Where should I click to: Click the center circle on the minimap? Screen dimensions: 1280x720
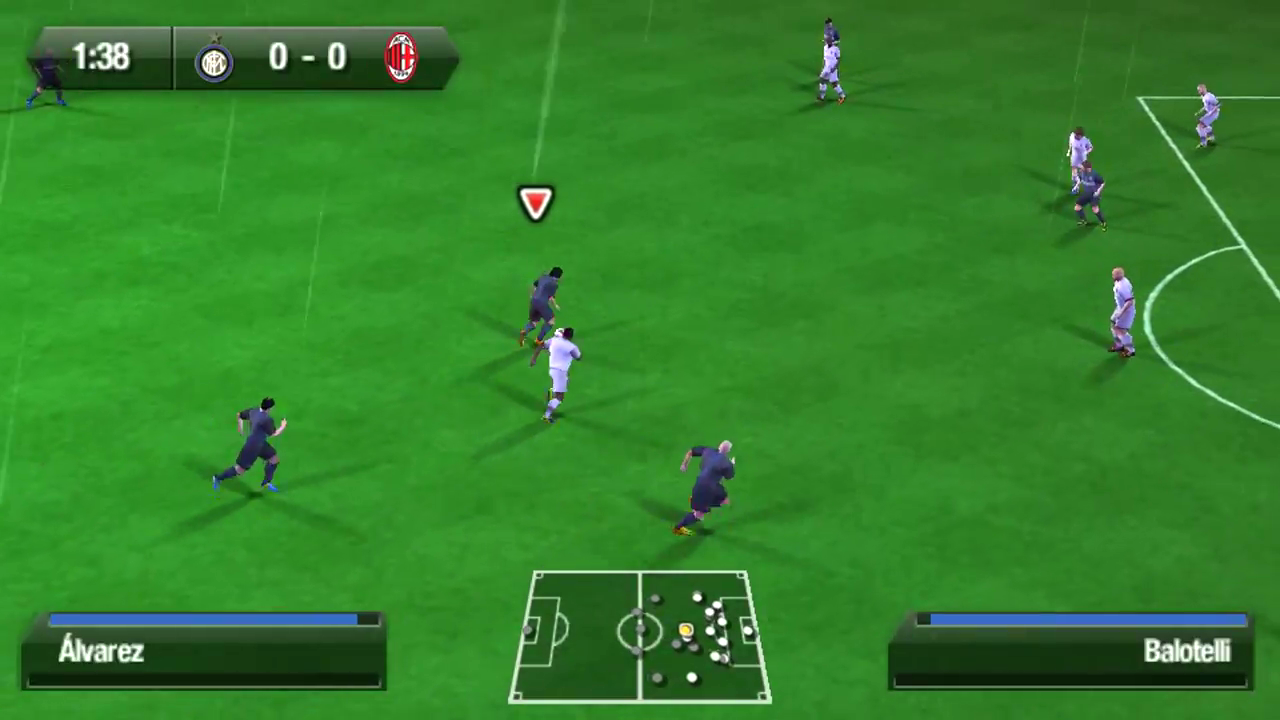(x=641, y=632)
